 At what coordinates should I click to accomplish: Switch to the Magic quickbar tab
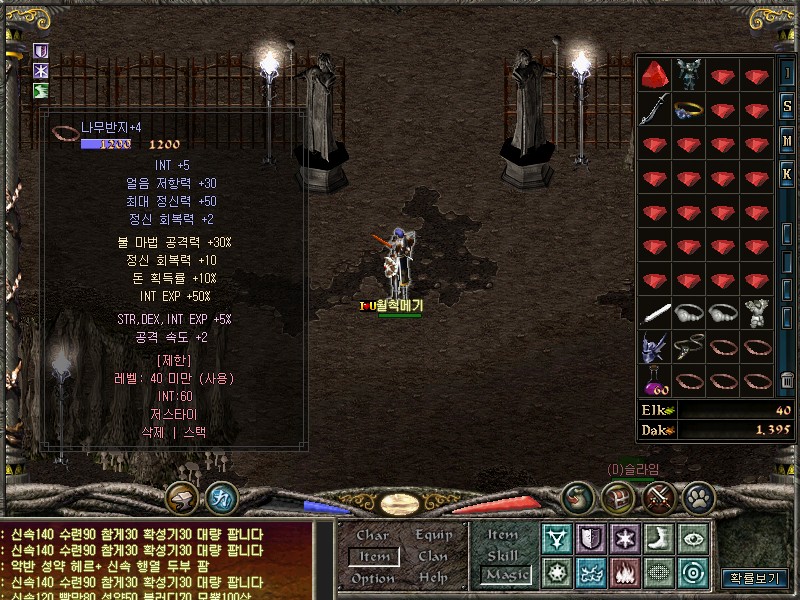[505, 575]
